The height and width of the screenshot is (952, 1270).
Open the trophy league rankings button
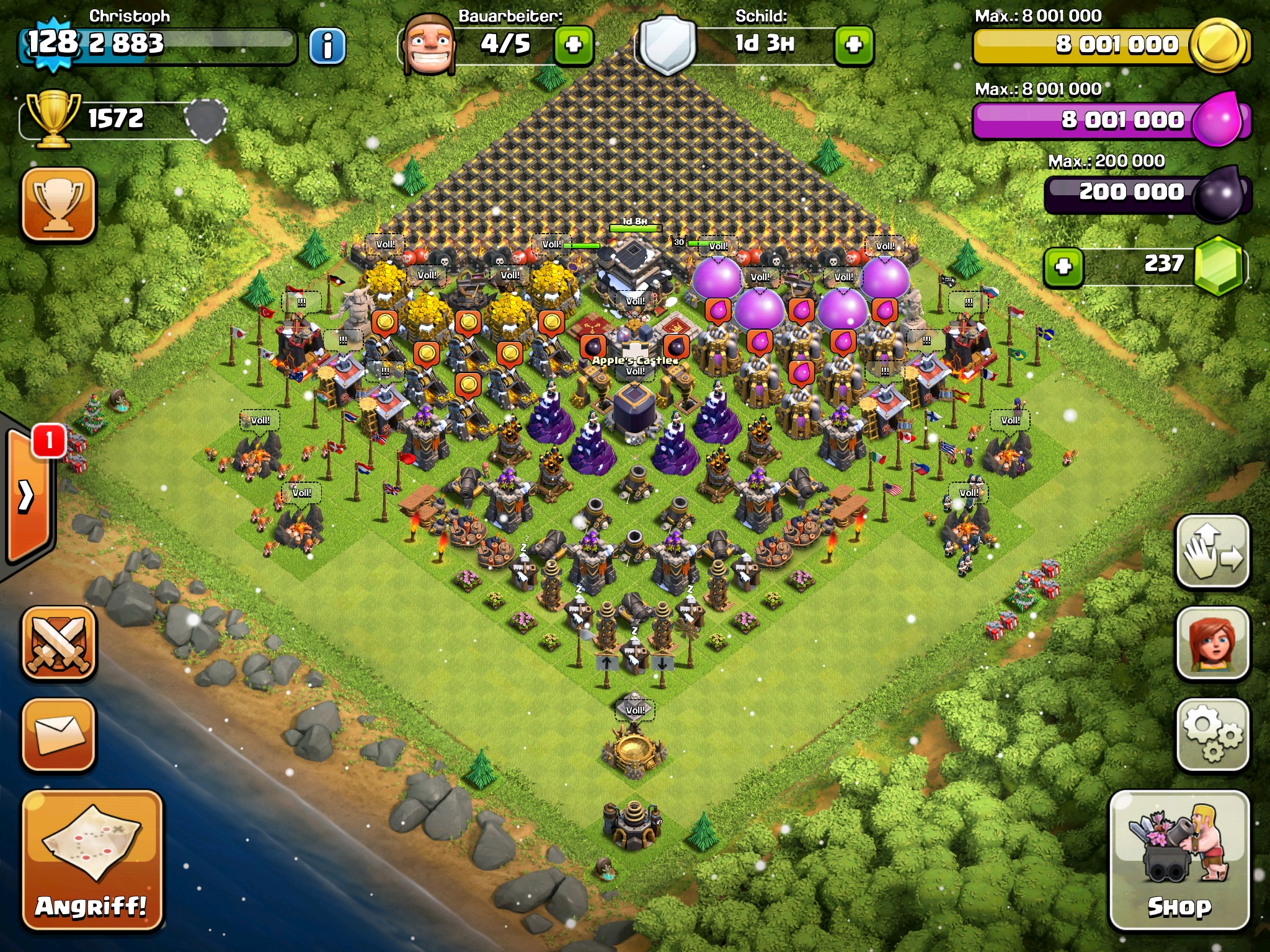click(59, 204)
